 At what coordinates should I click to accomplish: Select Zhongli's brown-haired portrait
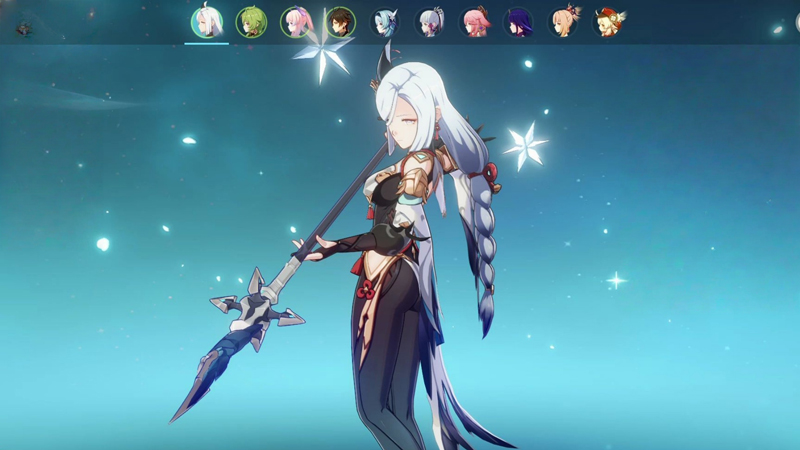[341, 22]
